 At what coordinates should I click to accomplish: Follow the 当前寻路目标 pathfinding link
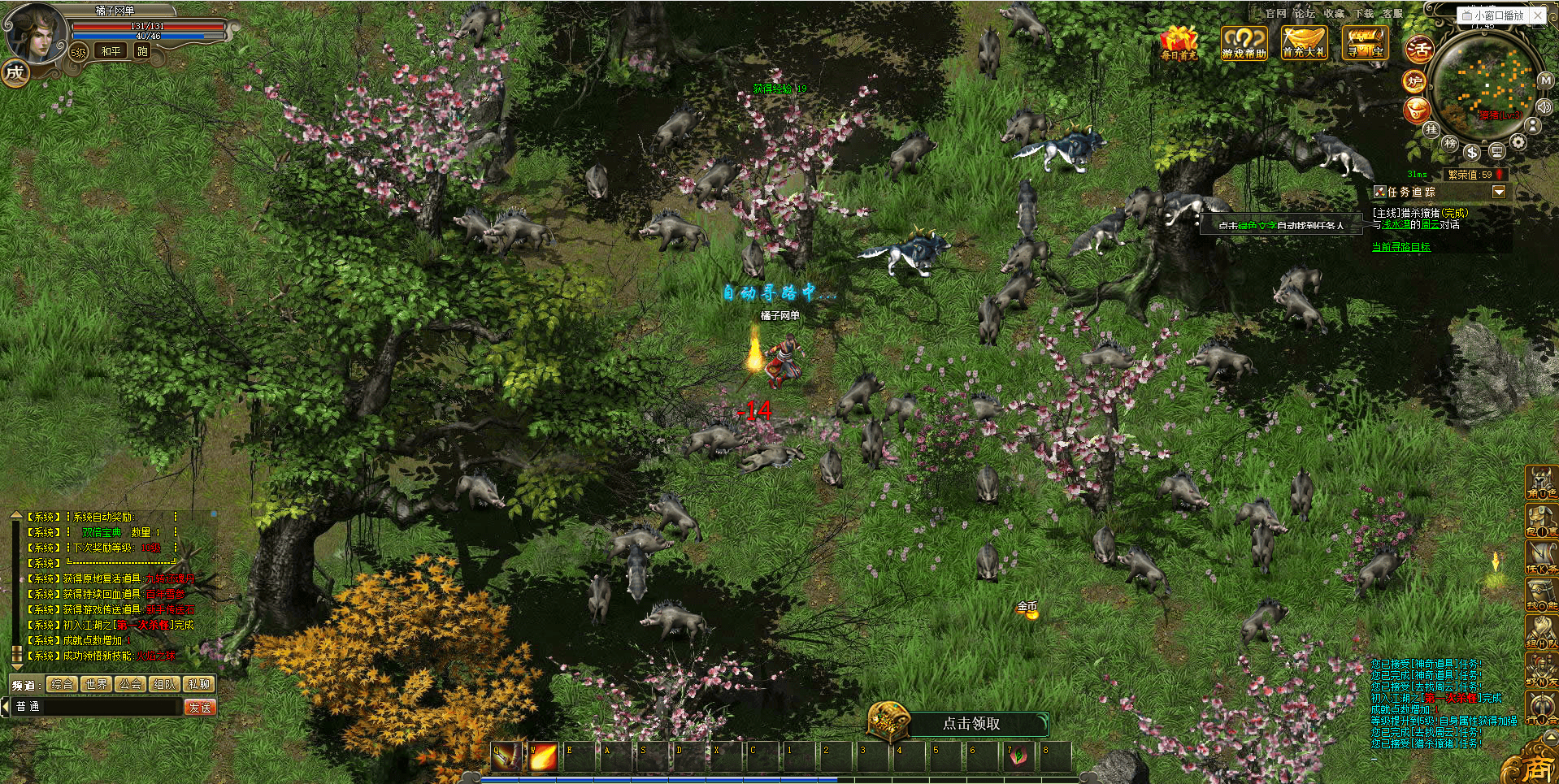tap(1400, 247)
